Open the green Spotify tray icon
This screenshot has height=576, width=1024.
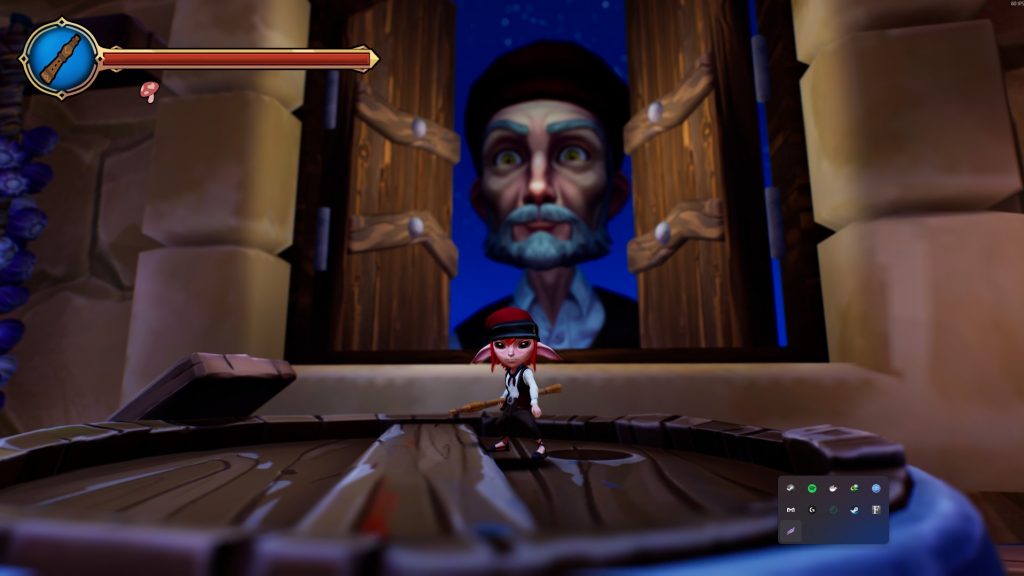tap(812, 488)
